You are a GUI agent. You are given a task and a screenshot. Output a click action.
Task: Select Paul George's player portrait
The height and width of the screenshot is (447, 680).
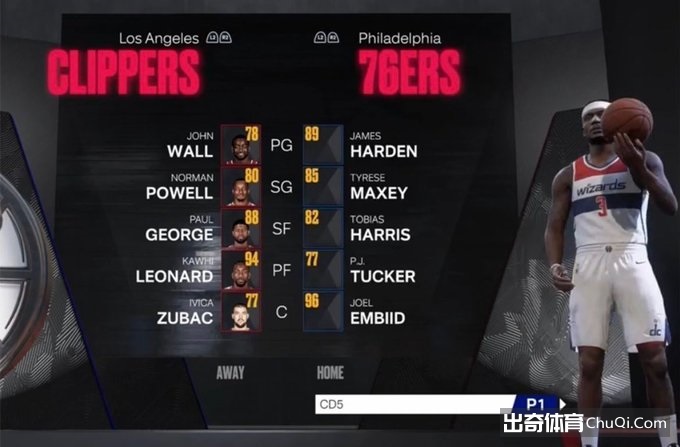pos(240,228)
